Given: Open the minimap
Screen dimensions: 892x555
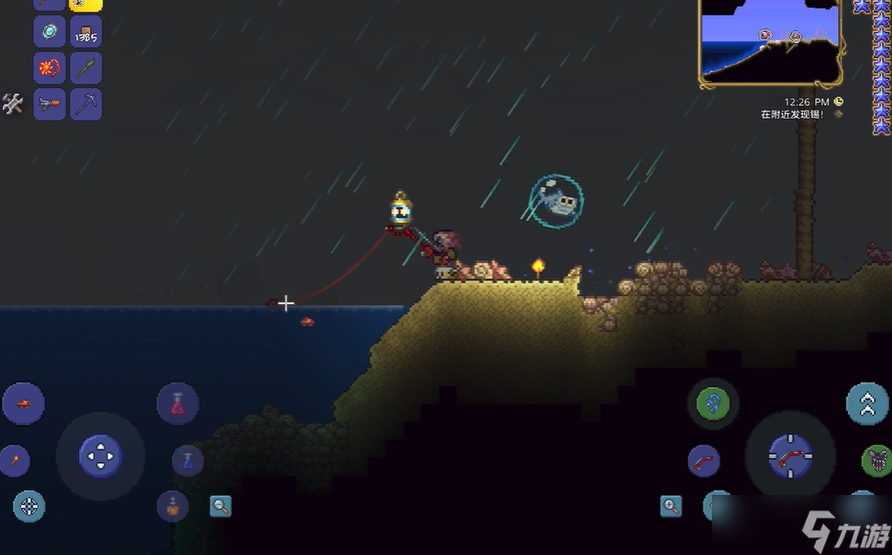Looking at the screenshot, I should pyautogui.click(x=770, y=42).
